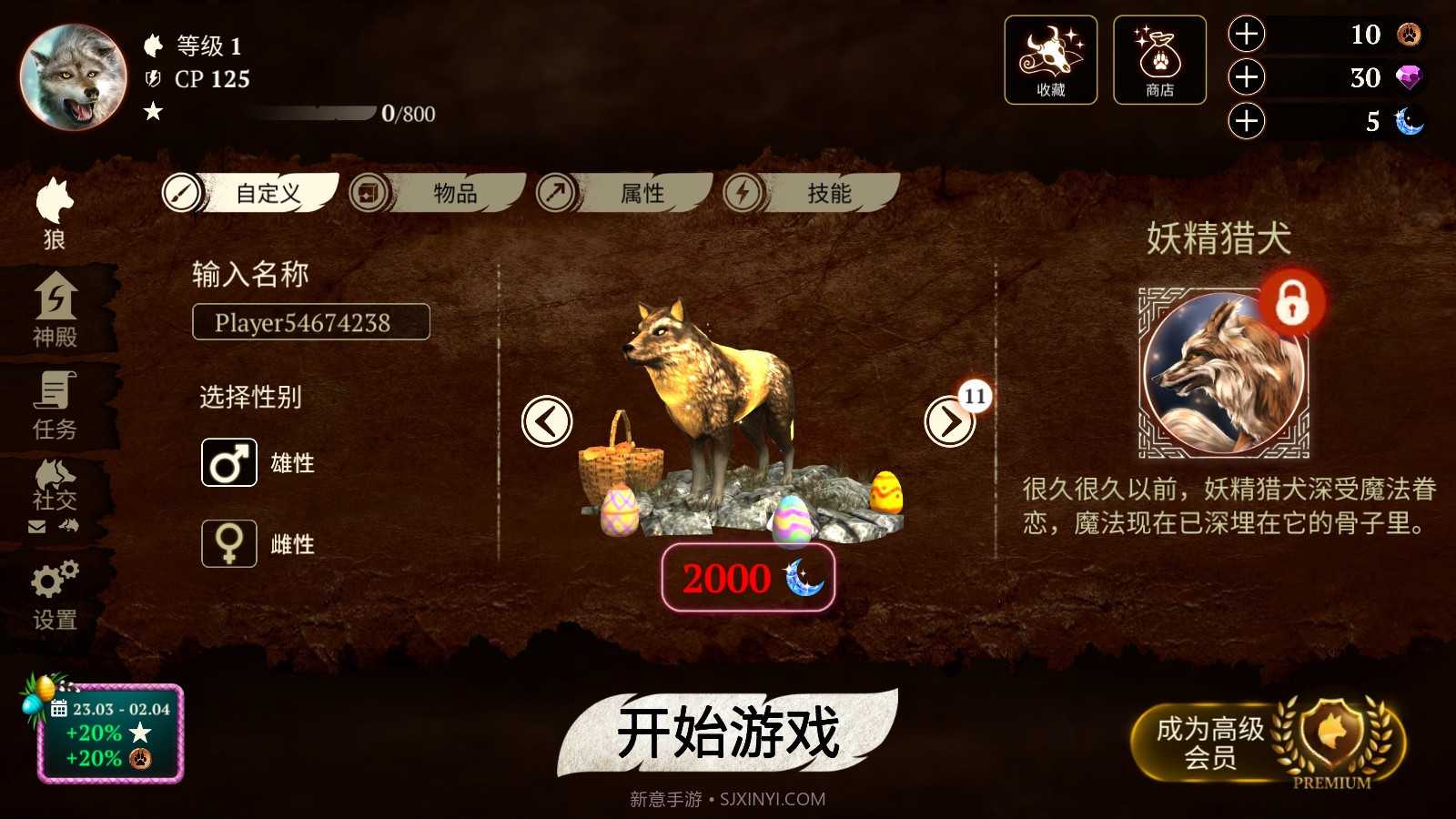Open the 任务 quests panel
1456x819 pixels.
pos(56,400)
